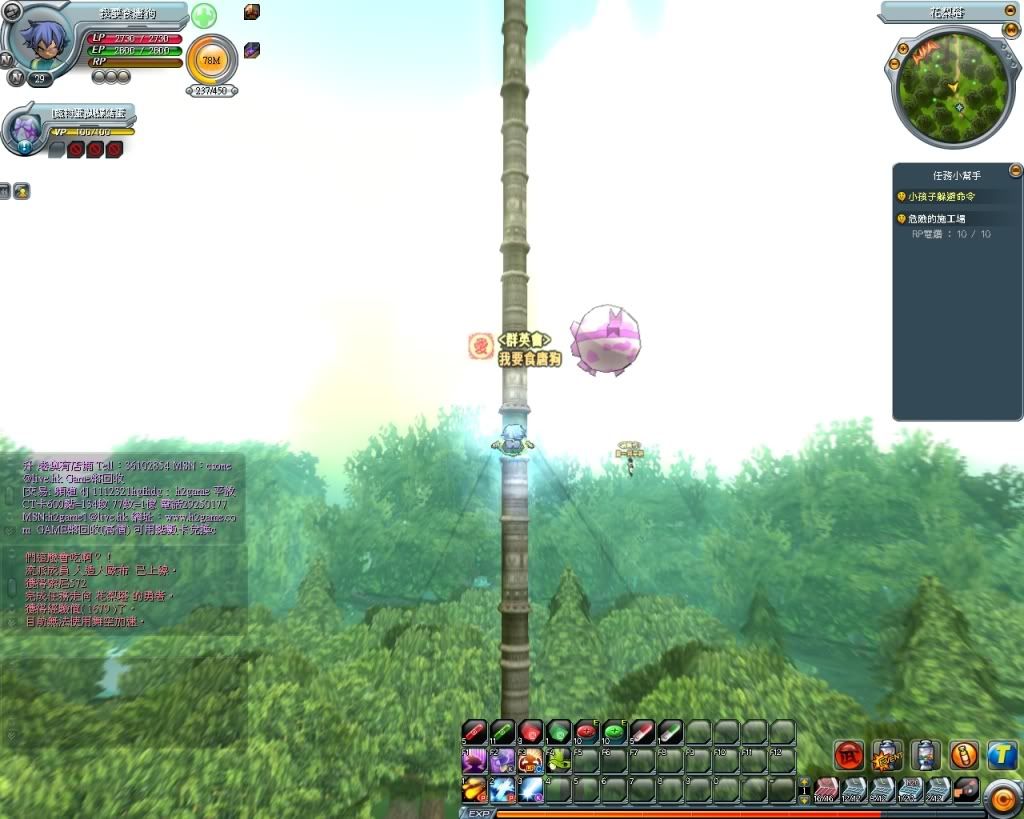Screen dimensions: 1024x819
Task: Open the red round shop icon
Action: [x=849, y=755]
